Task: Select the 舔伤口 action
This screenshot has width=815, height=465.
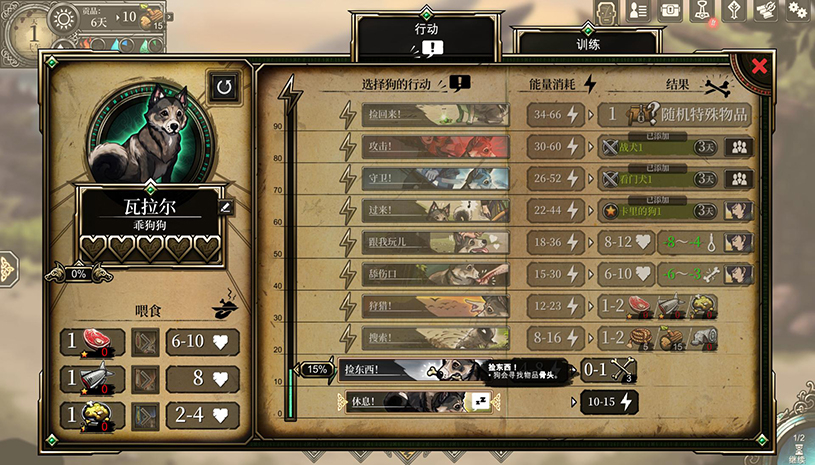Action: point(434,273)
